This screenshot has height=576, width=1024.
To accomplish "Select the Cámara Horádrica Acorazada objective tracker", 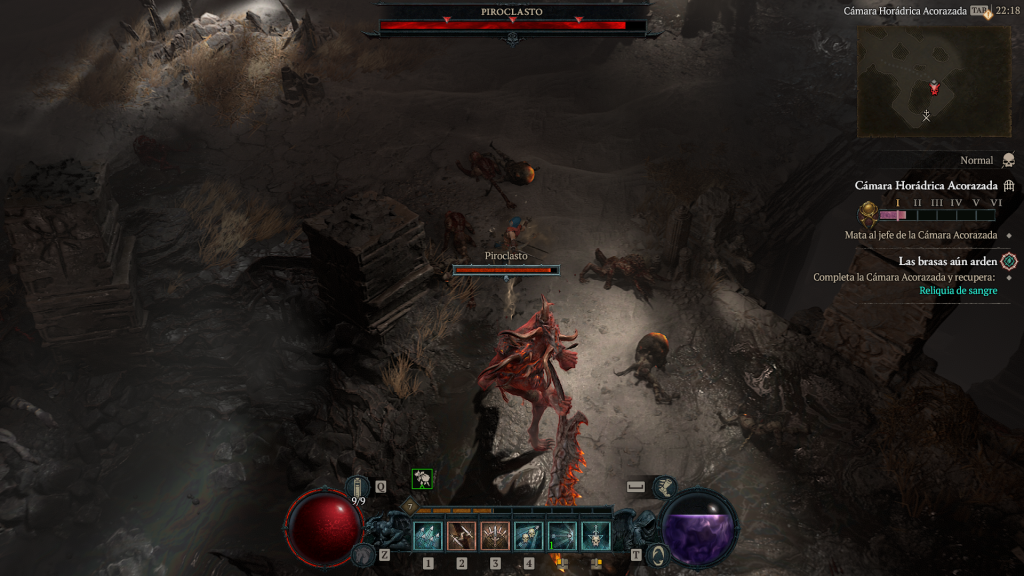I will tap(926, 186).
